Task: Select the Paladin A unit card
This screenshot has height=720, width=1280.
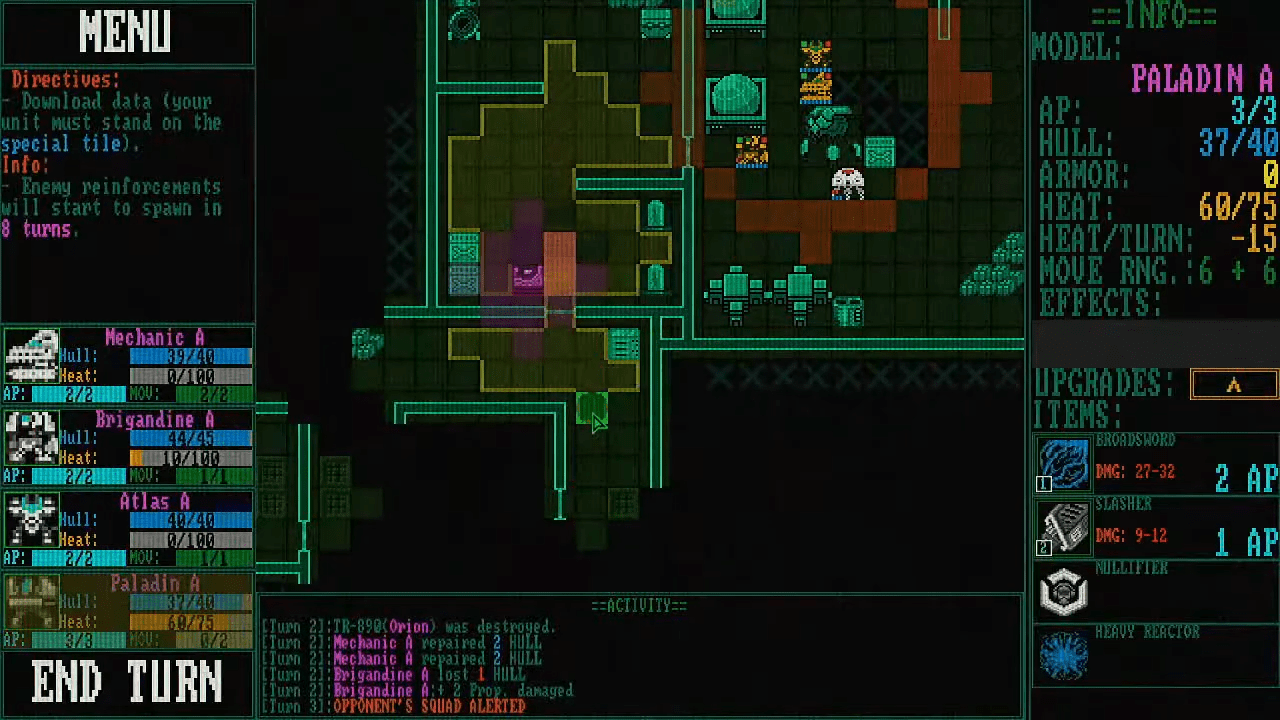Action: click(127, 612)
